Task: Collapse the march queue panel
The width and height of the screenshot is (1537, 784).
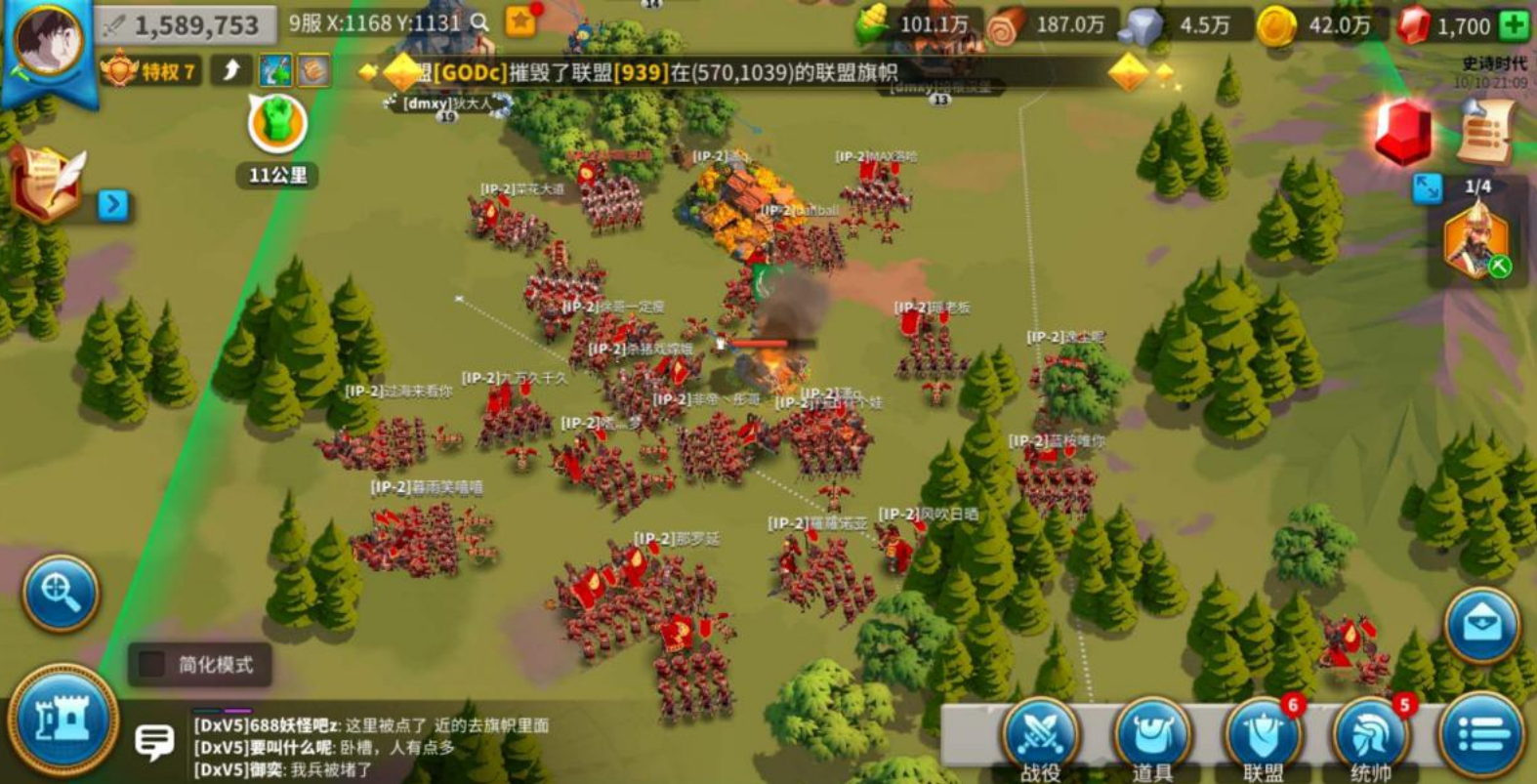Action: click(x=1427, y=187)
